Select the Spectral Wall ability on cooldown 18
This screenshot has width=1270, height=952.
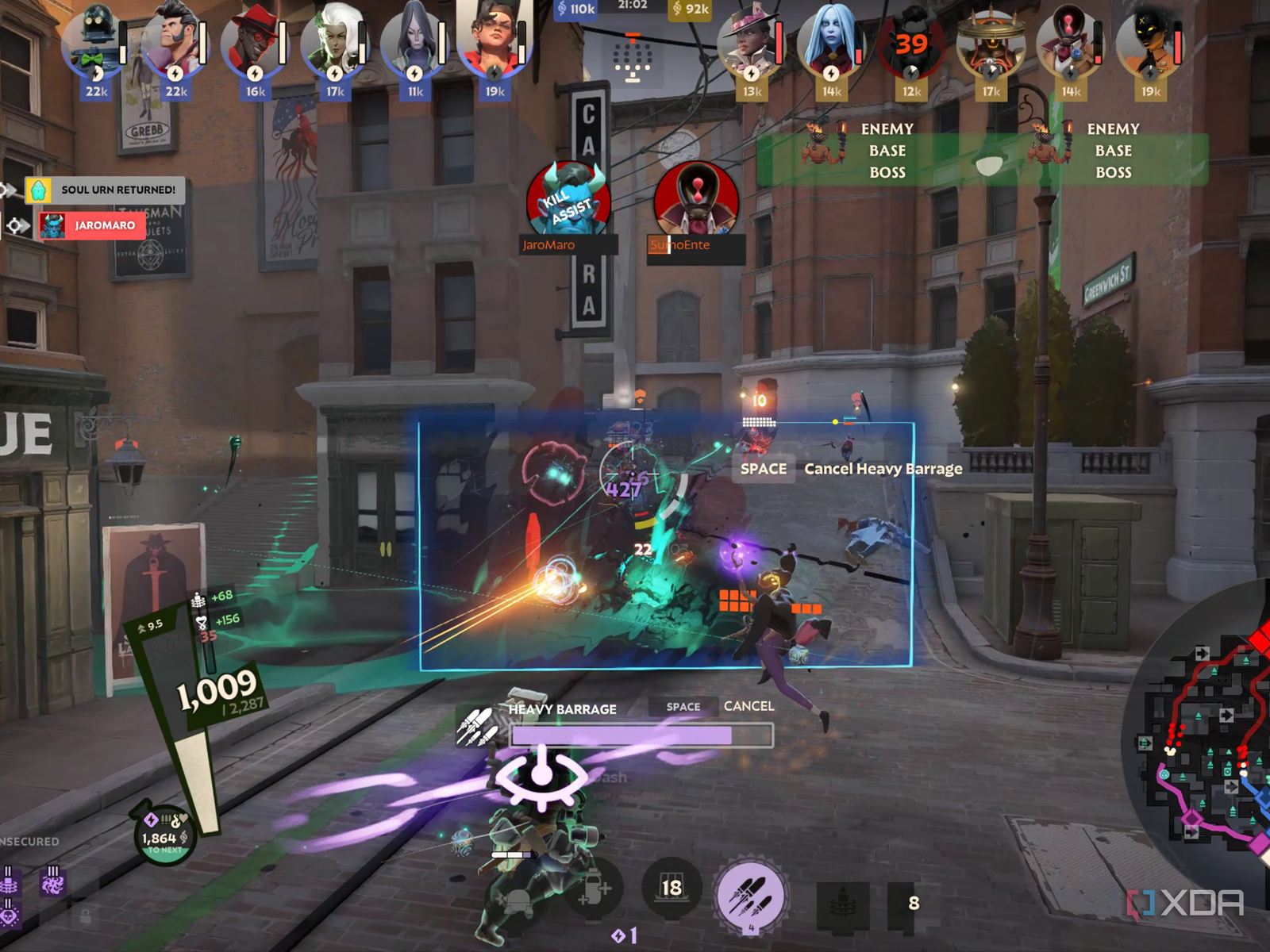coord(672,888)
